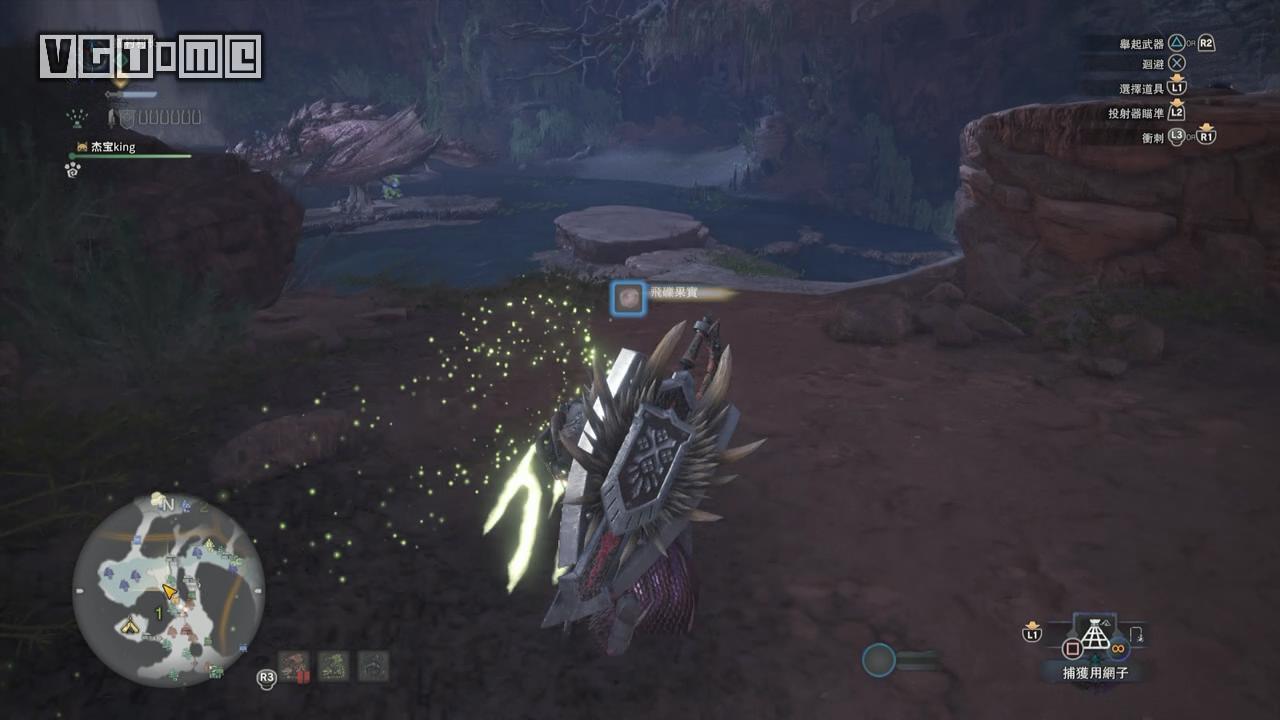
Task: Click the camp tent marker on minimap
Action: coord(129,627)
